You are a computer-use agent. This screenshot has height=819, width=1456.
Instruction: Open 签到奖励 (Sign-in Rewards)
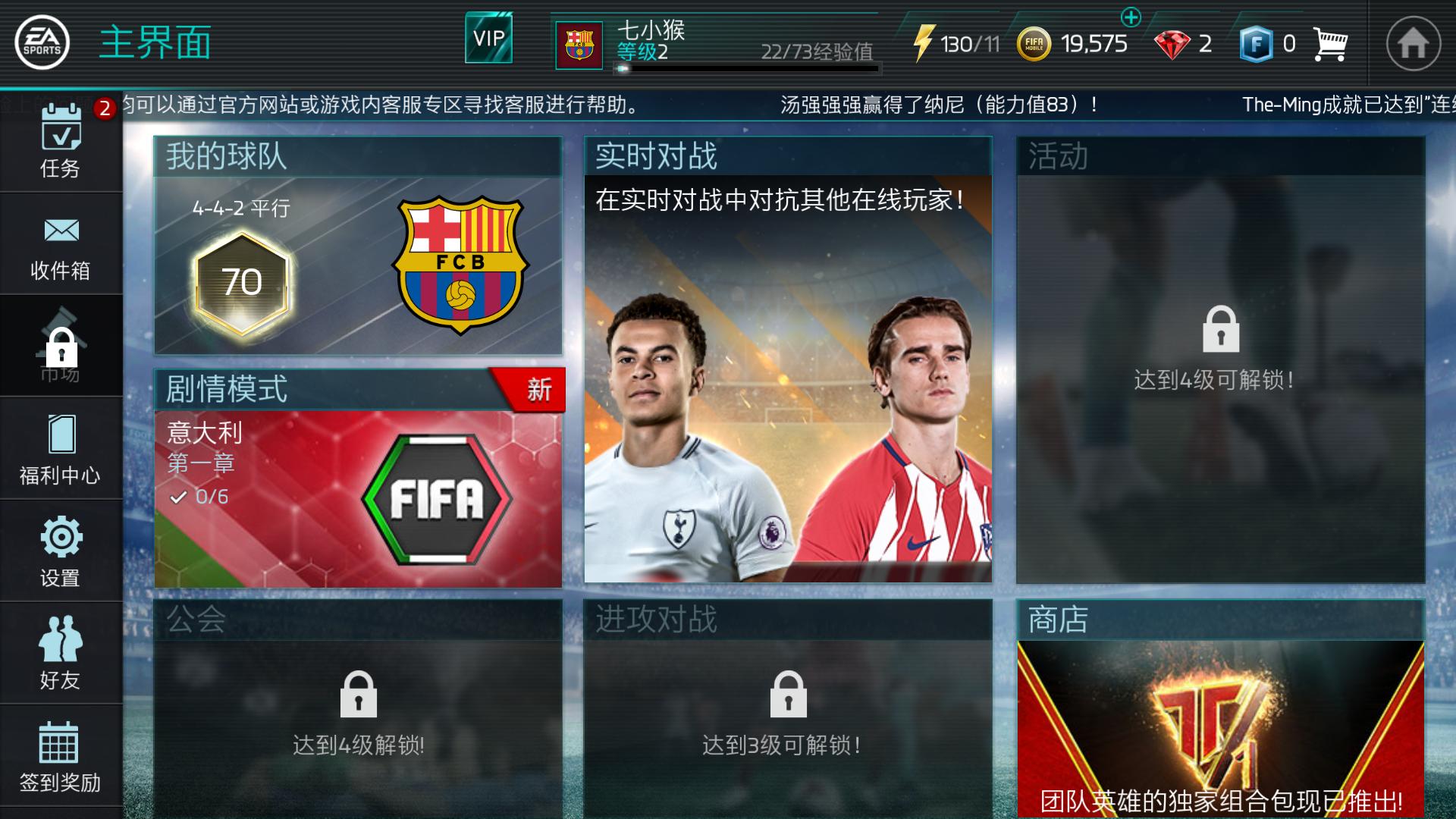click(x=61, y=751)
